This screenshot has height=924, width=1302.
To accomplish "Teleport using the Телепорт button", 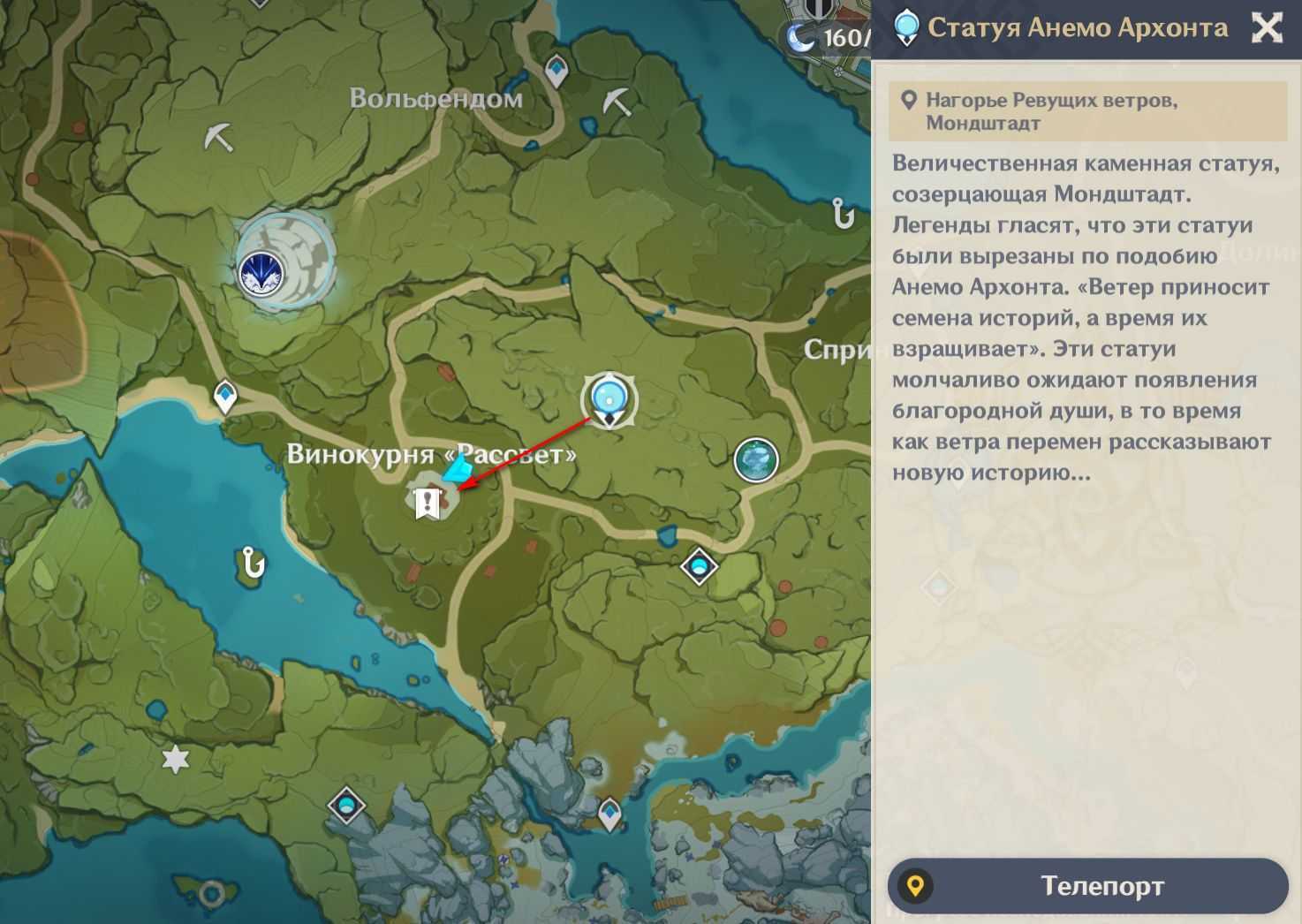I will (x=1087, y=886).
